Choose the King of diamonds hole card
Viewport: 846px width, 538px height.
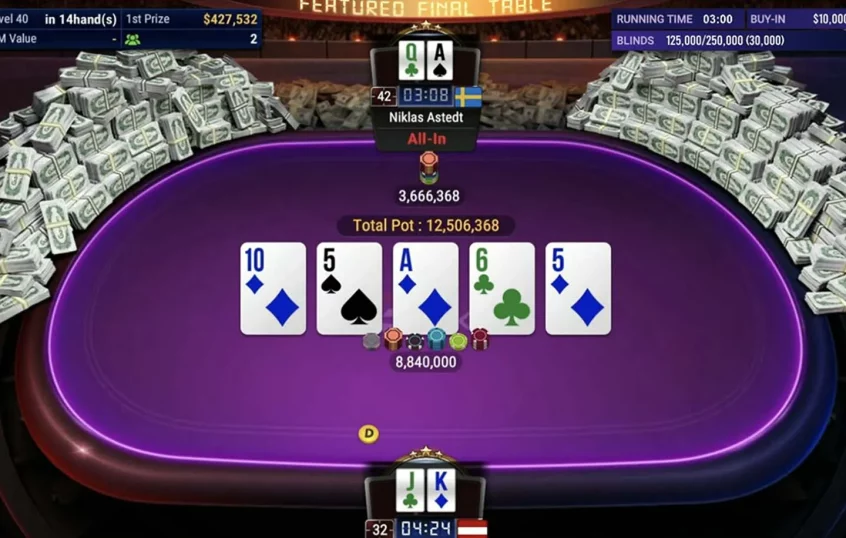click(x=440, y=489)
